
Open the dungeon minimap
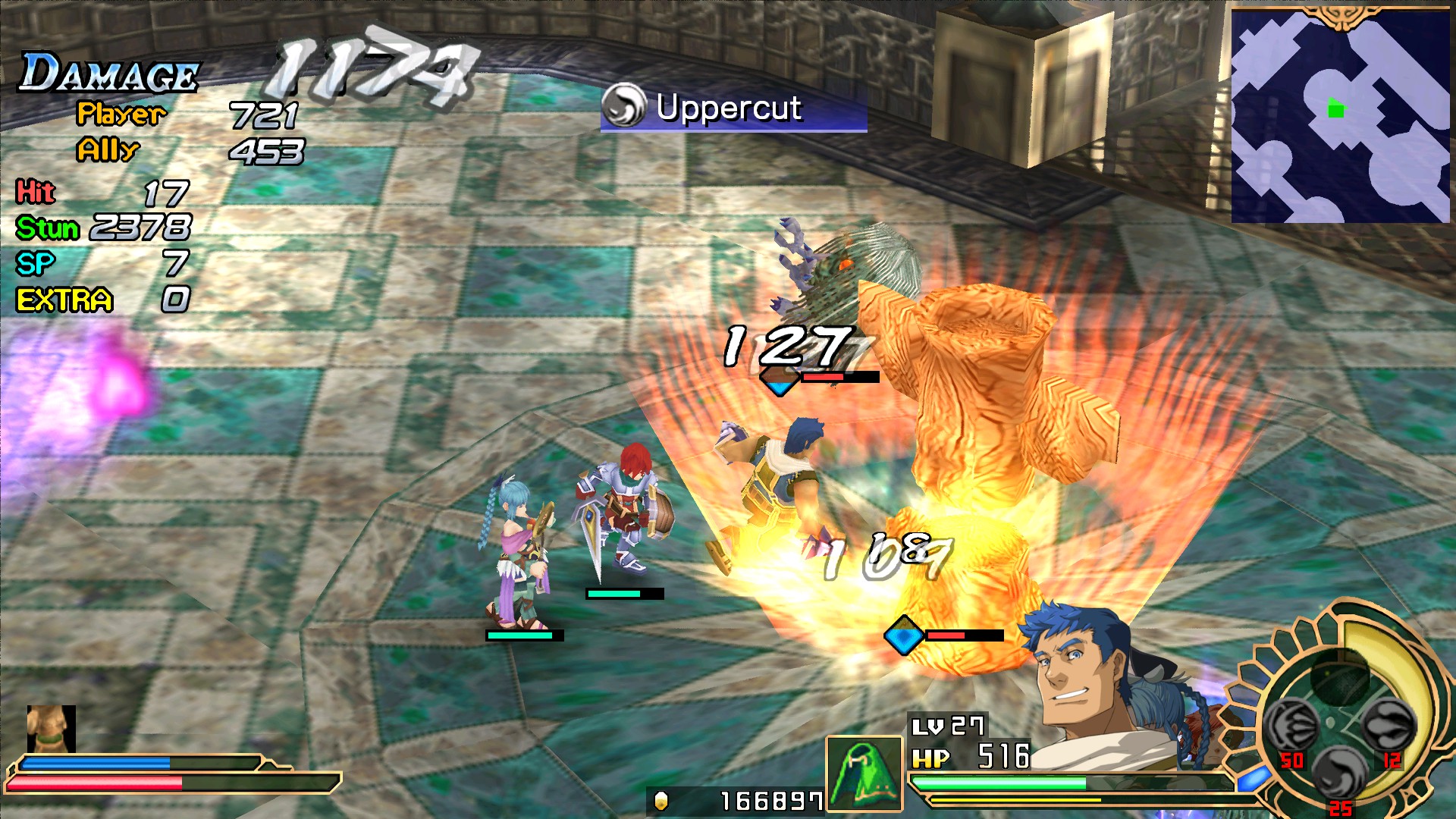tap(1340, 115)
